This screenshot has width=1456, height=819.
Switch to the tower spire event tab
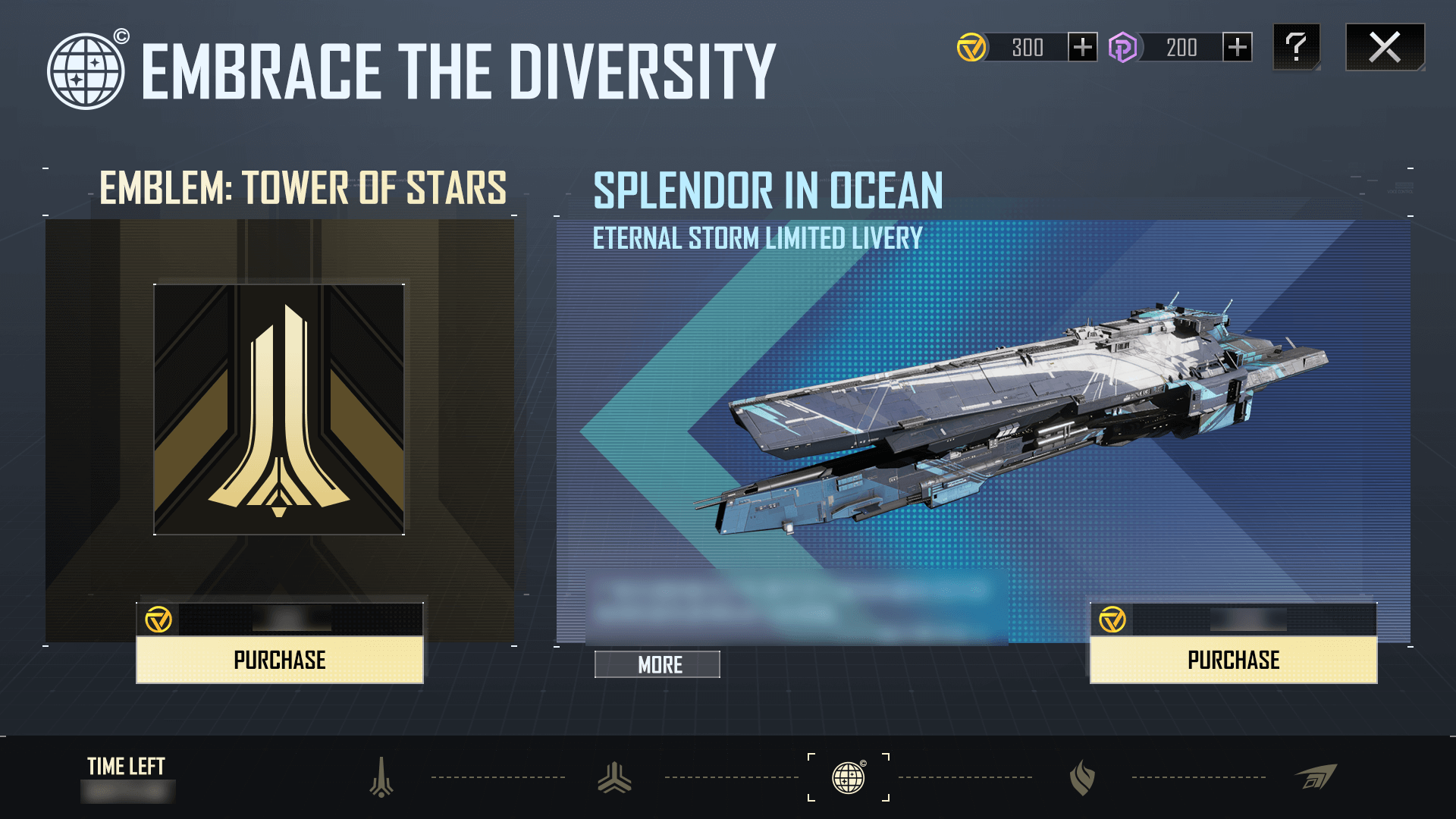381,777
